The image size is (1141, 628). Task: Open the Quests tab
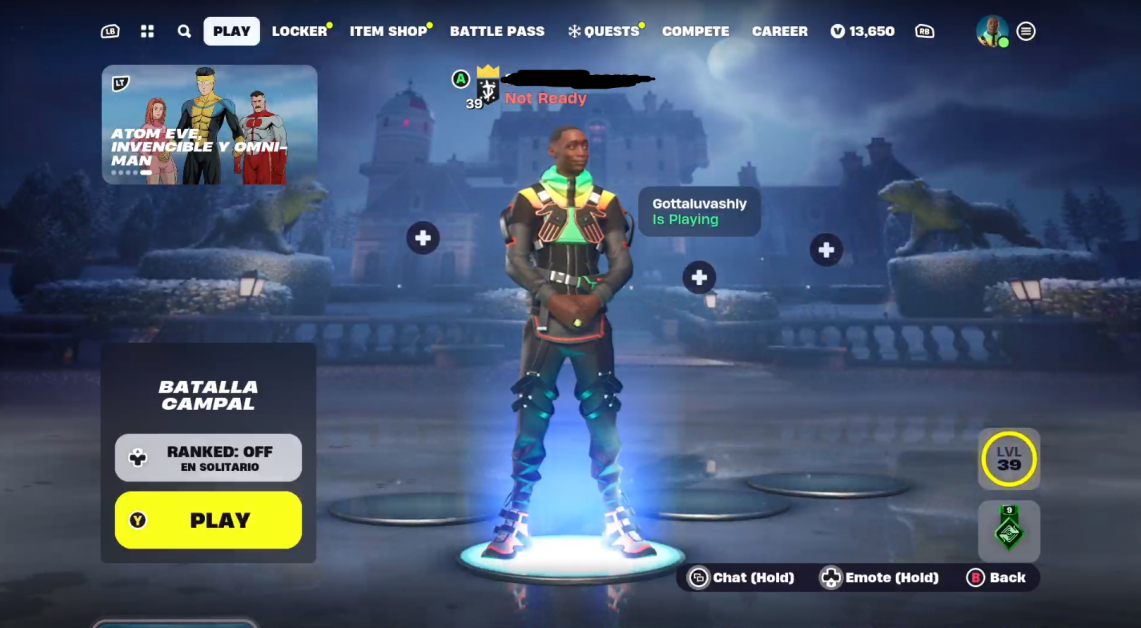click(x=605, y=31)
